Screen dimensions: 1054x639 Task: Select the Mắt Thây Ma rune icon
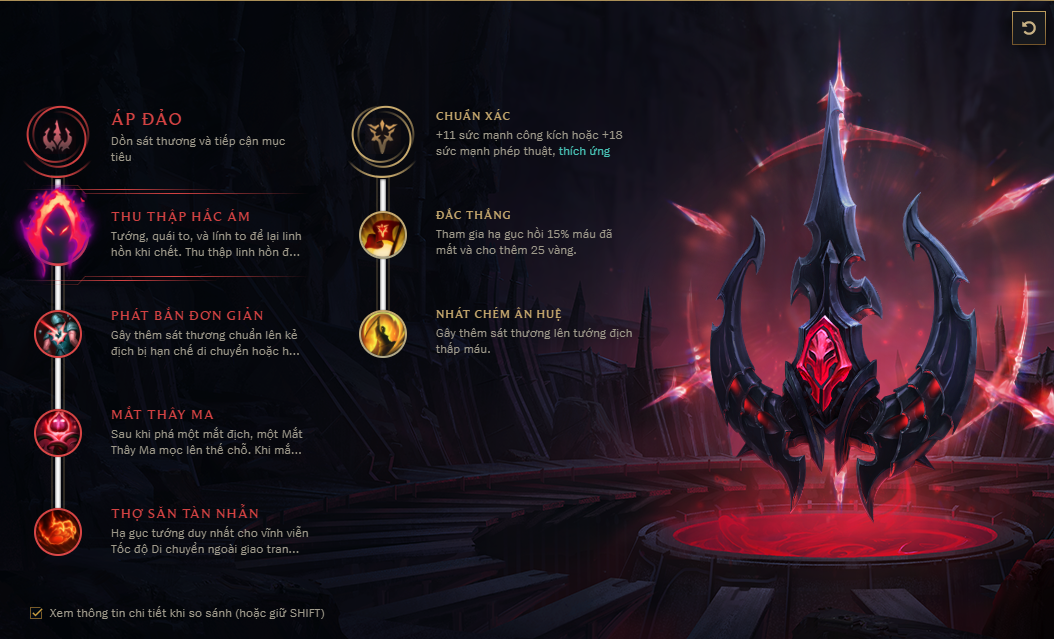pyautogui.click(x=57, y=432)
